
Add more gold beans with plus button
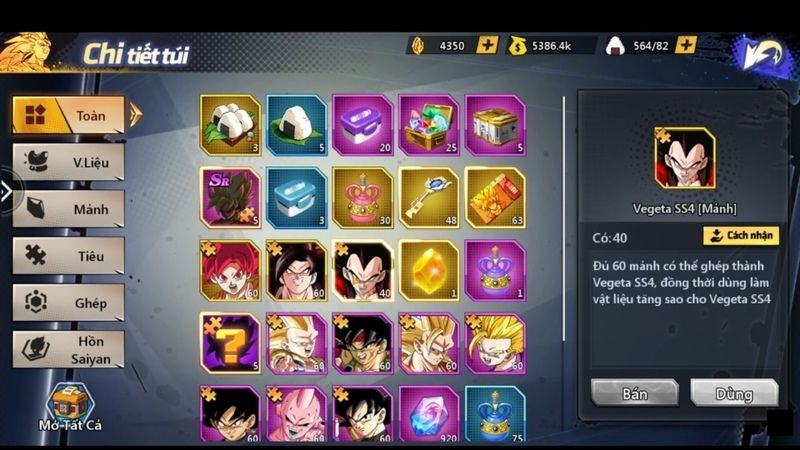pyautogui.click(x=487, y=45)
